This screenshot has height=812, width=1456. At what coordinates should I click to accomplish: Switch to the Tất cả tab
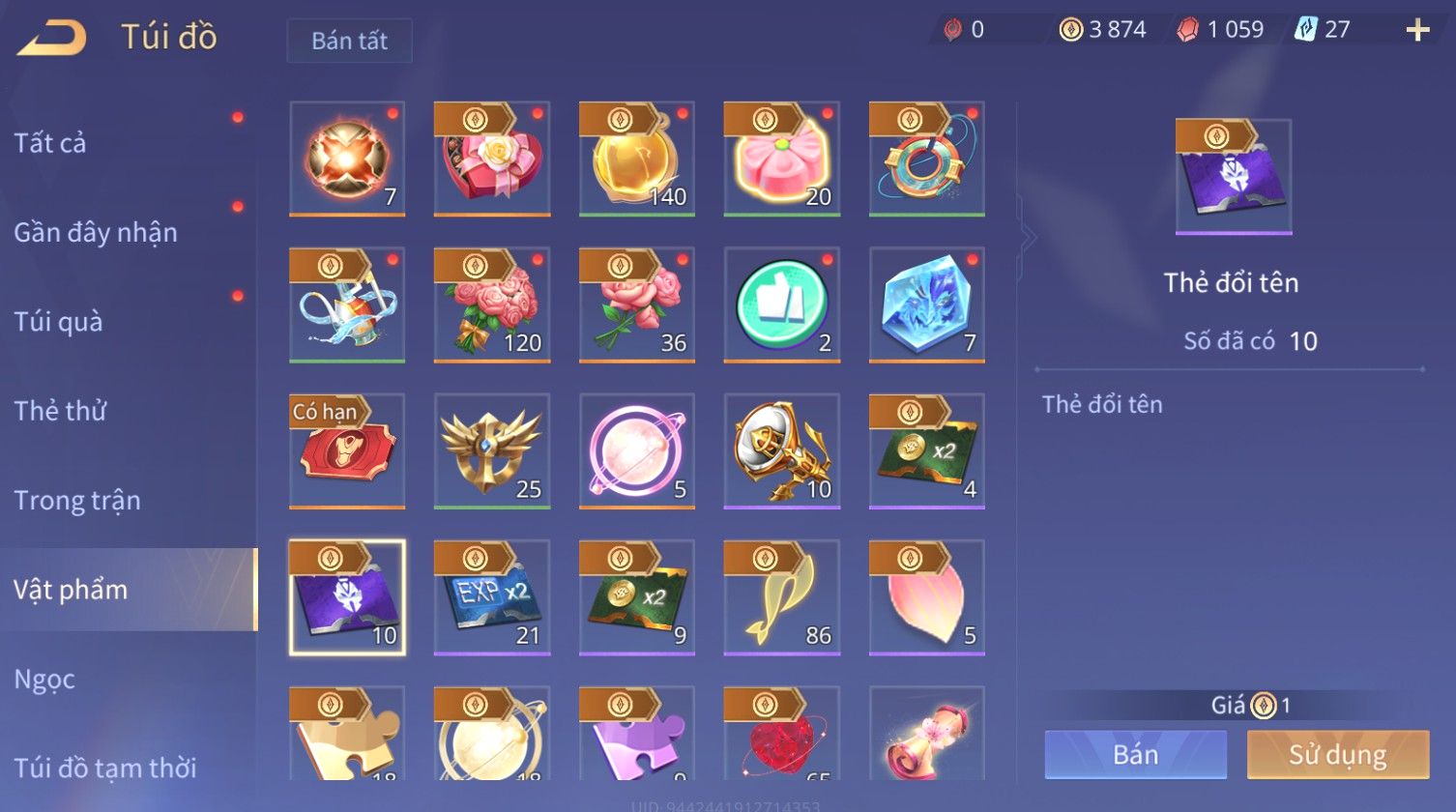click(50, 143)
